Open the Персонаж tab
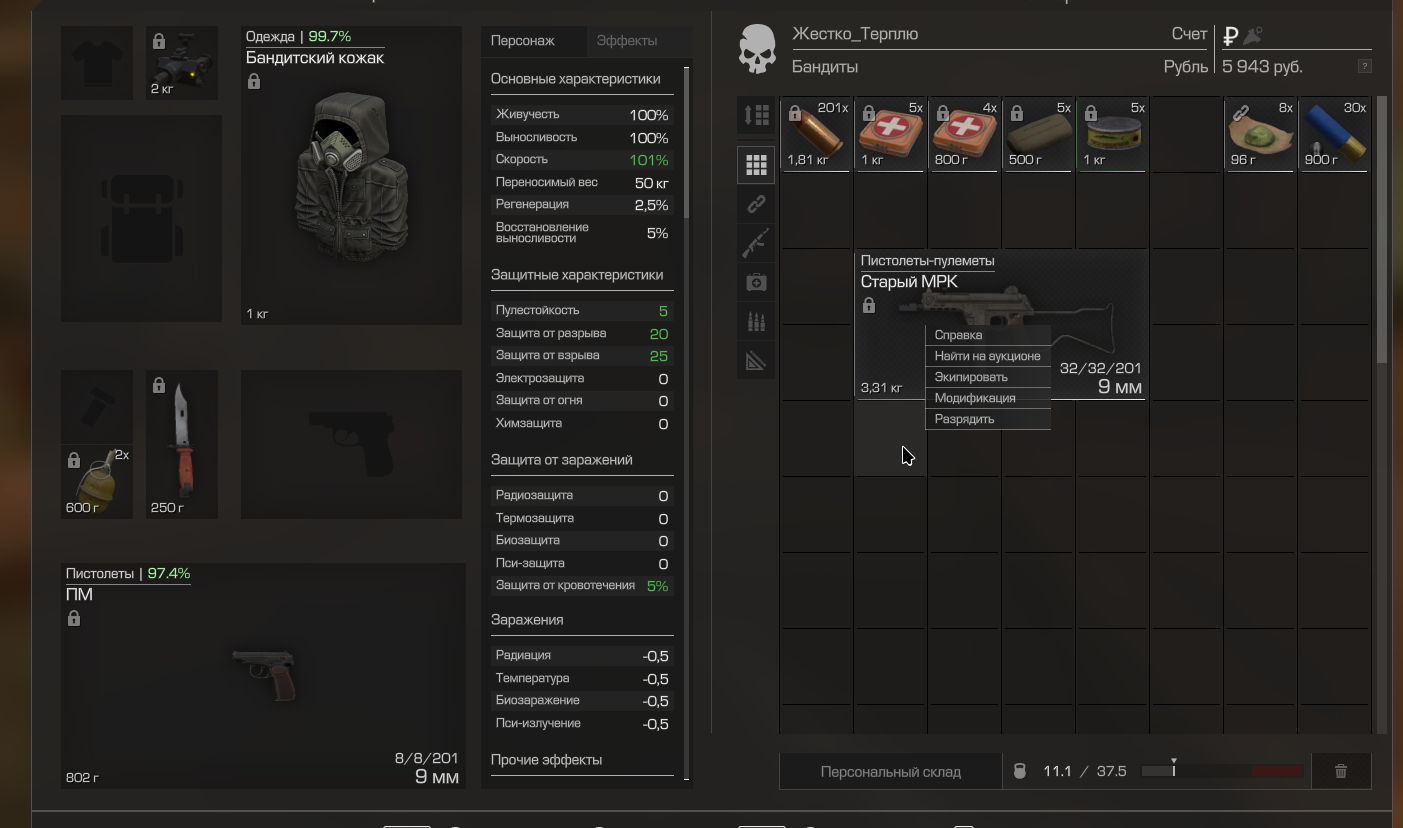 (x=523, y=41)
